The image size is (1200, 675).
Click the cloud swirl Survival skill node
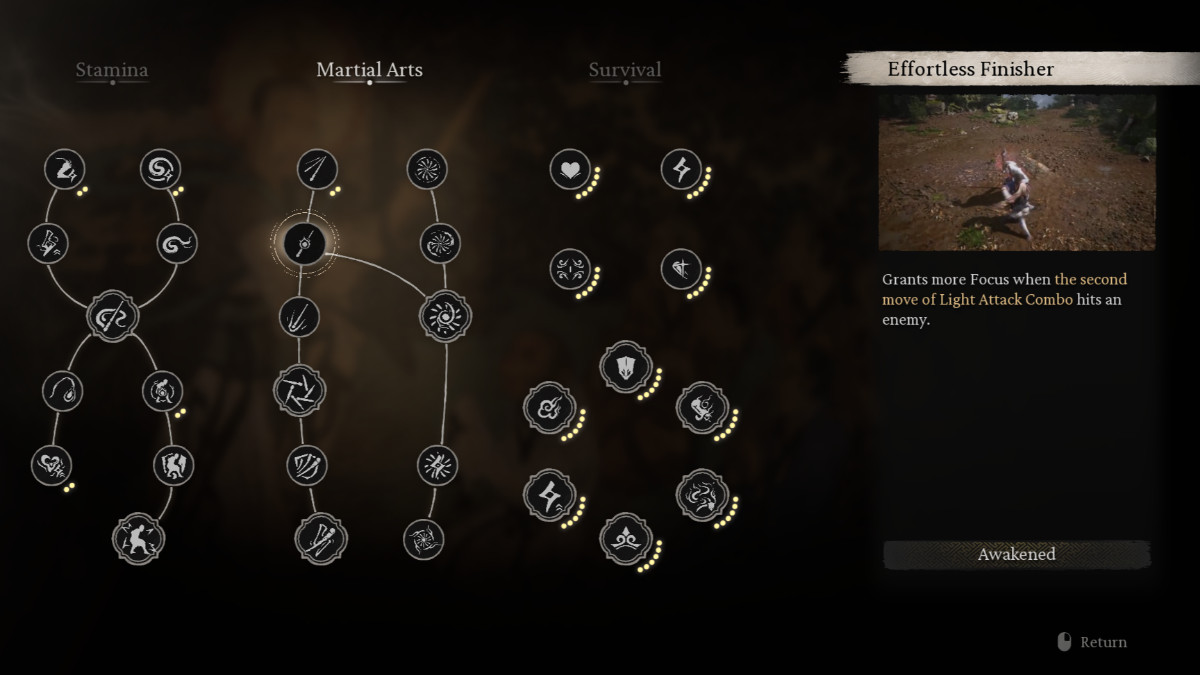550,407
